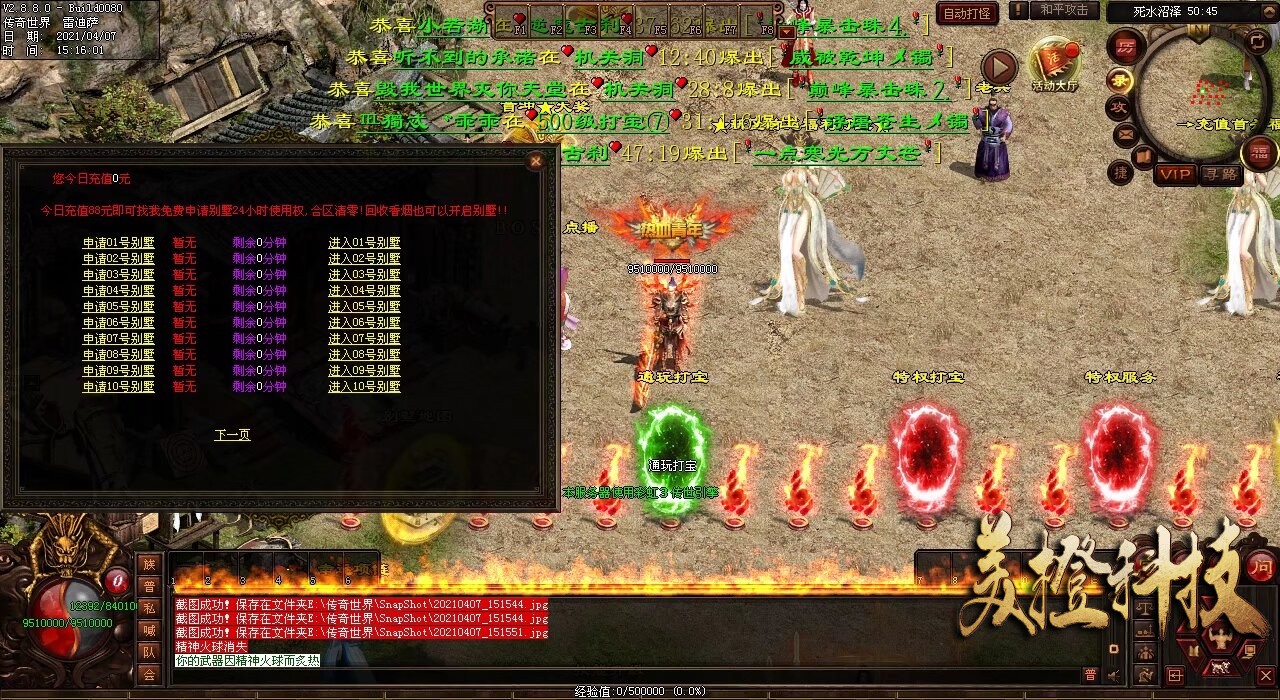Activate pathfinding (寻路) button
Viewport: 1280px width, 700px height.
1220,174
